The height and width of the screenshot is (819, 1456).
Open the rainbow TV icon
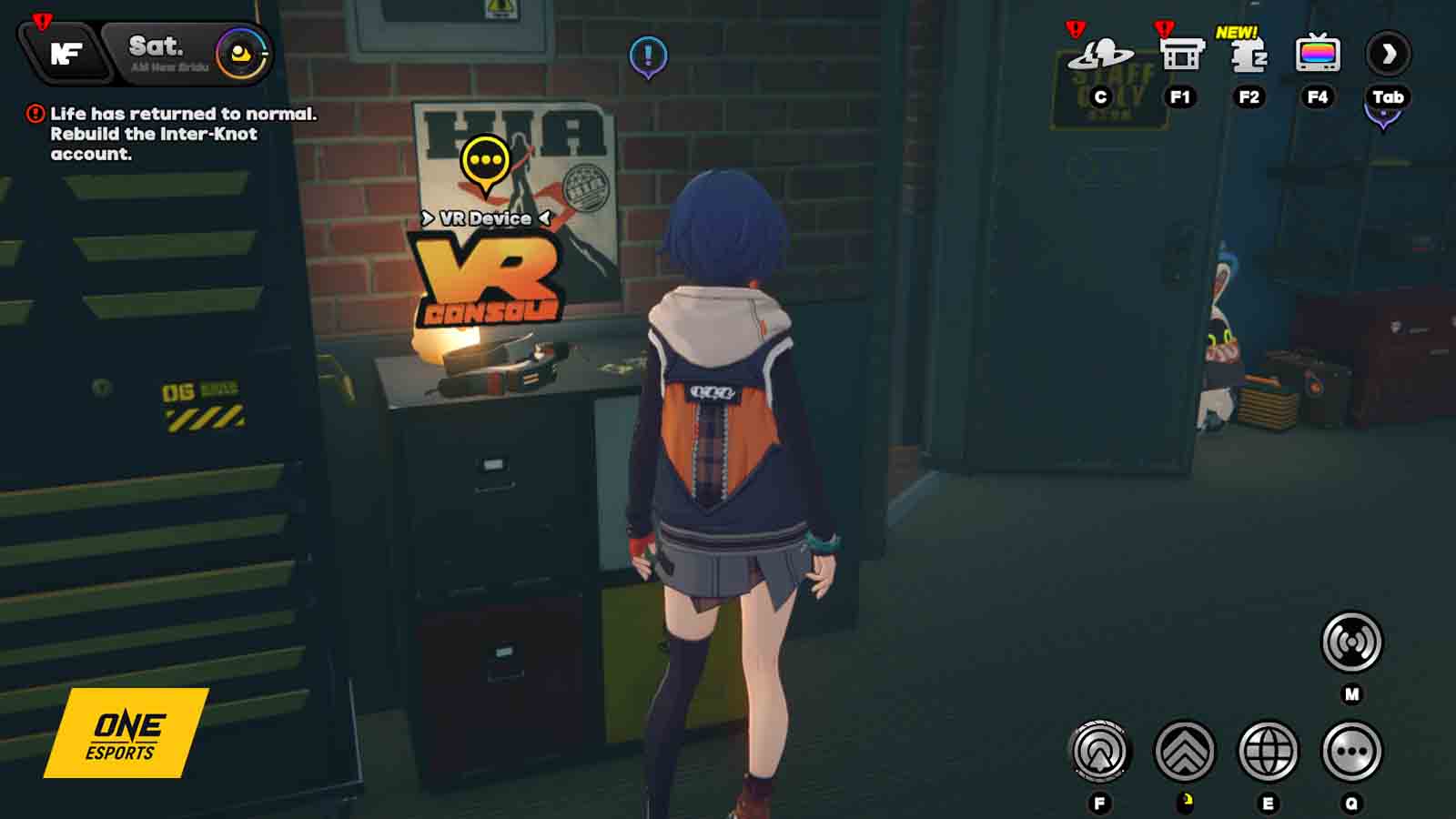click(1317, 55)
